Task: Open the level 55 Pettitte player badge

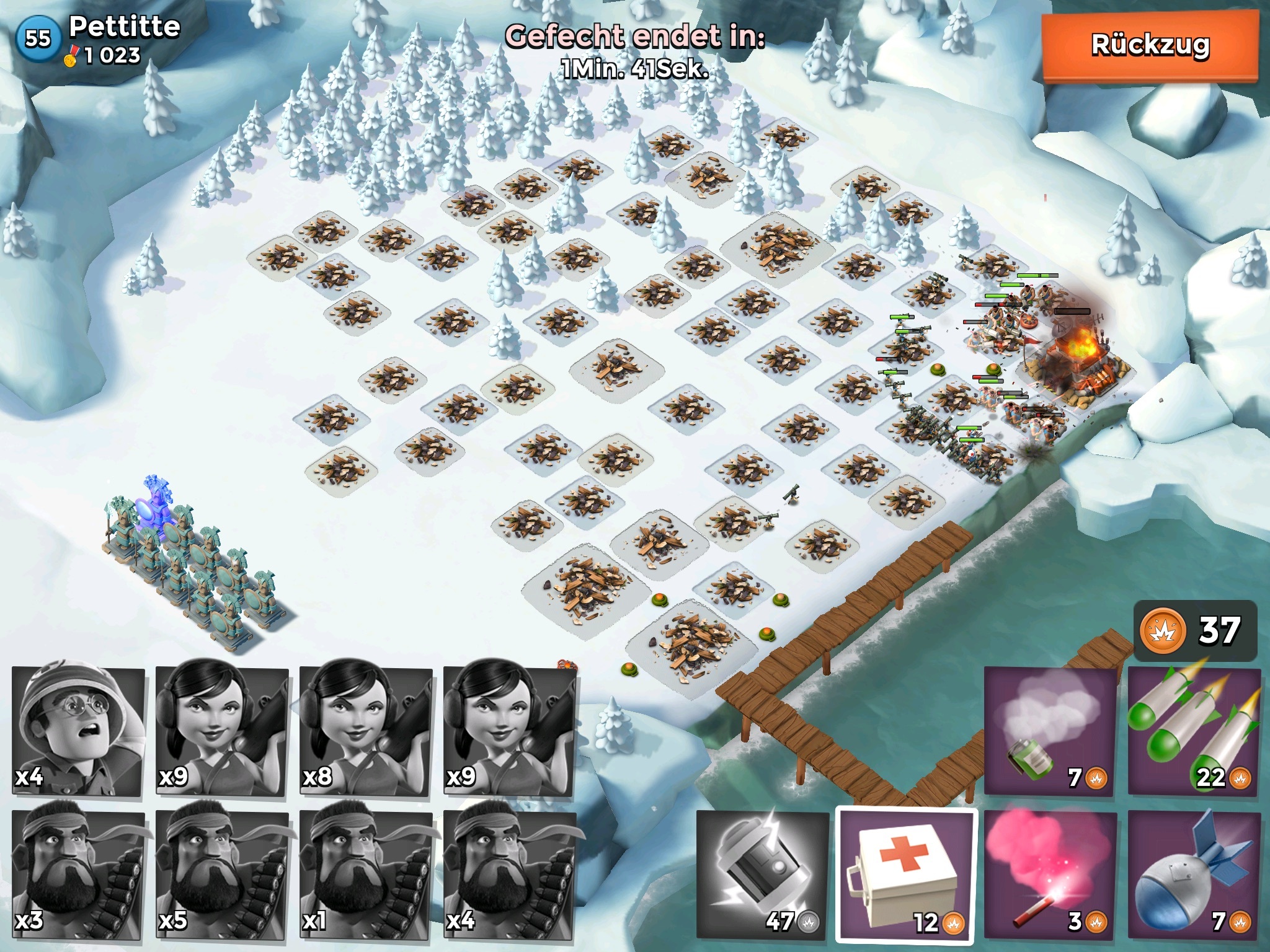Action: tap(37, 40)
